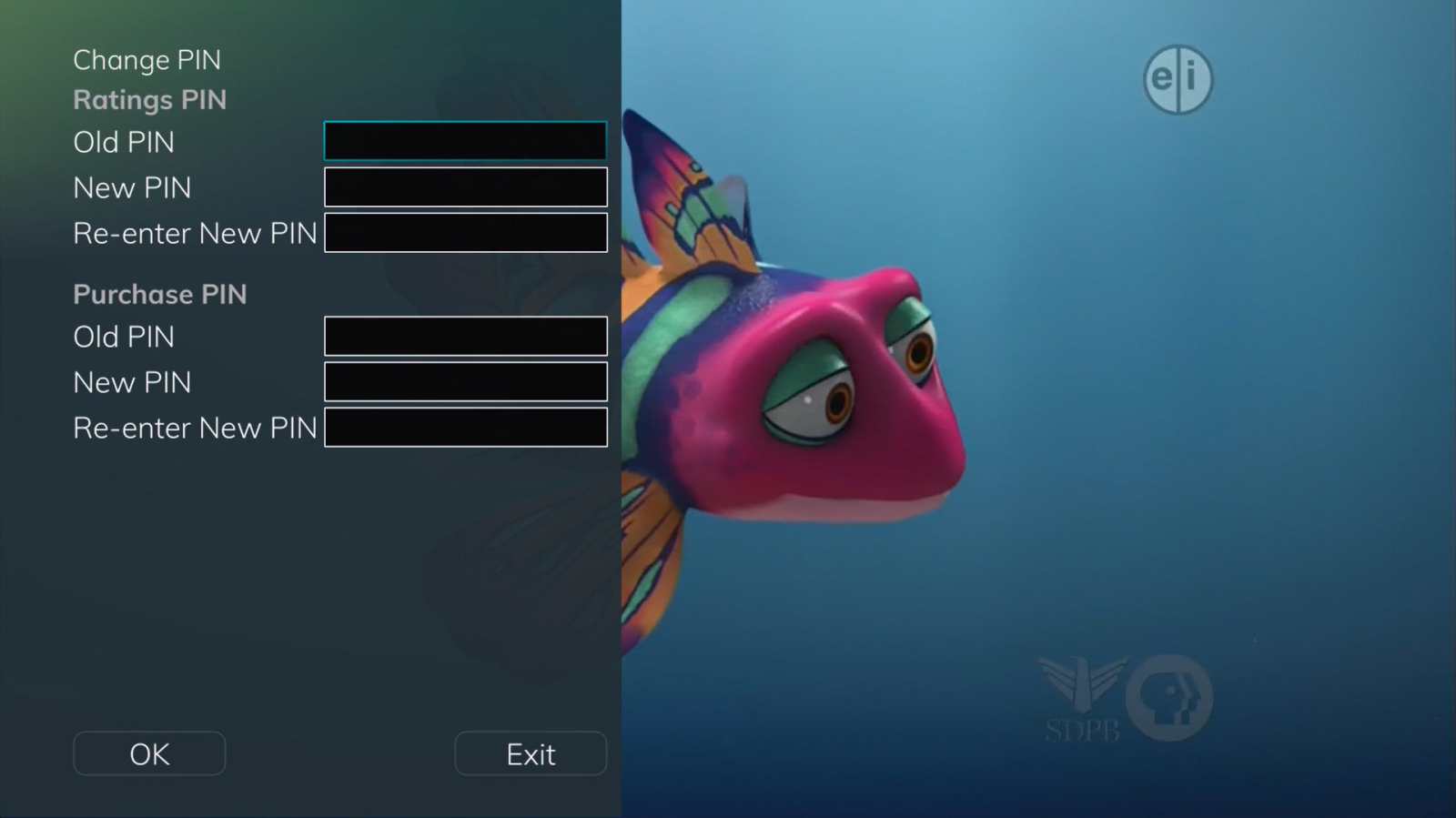Select the Ratings PIN Old PIN field
1456x818 pixels.
(x=465, y=141)
